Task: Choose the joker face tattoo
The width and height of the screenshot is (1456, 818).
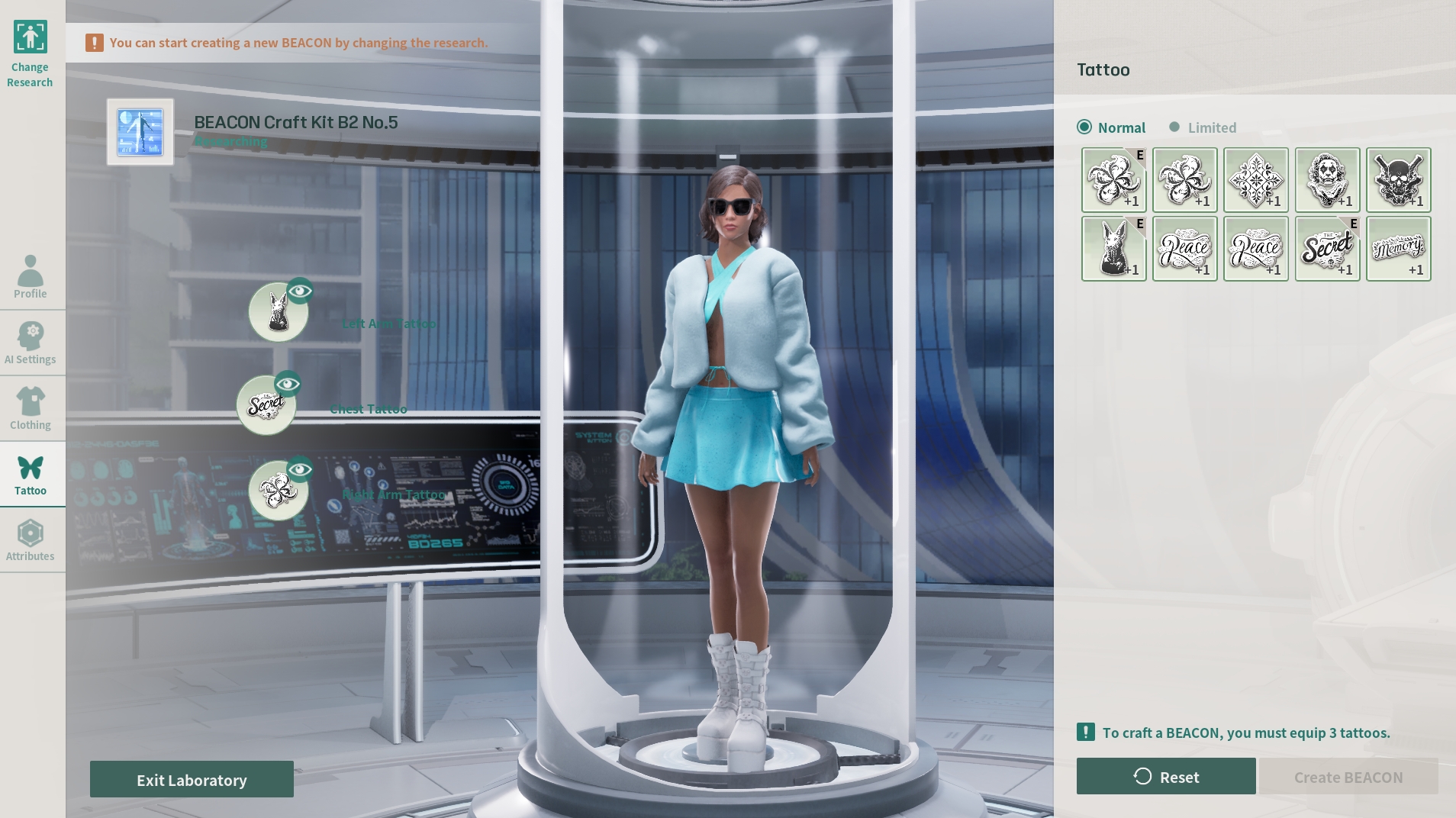Action: (x=1327, y=180)
